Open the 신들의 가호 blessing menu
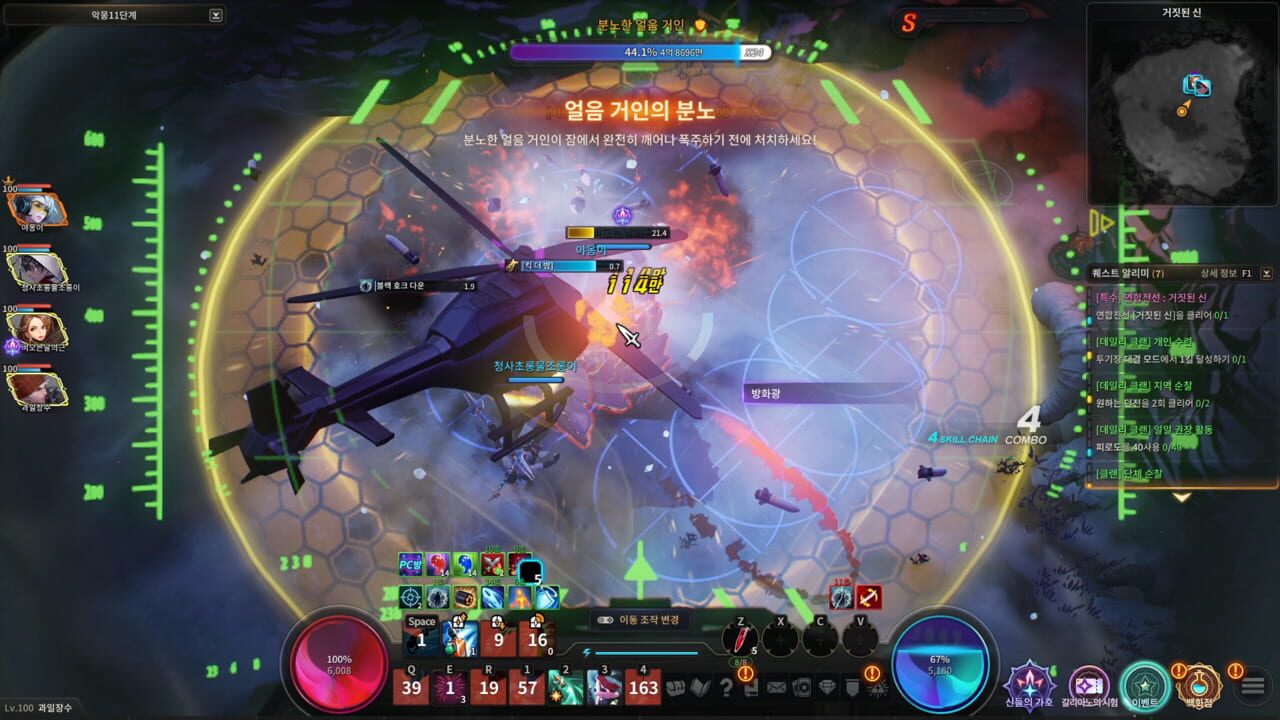Screen dimensions: 1280x720 click(x=1028, y=687)
